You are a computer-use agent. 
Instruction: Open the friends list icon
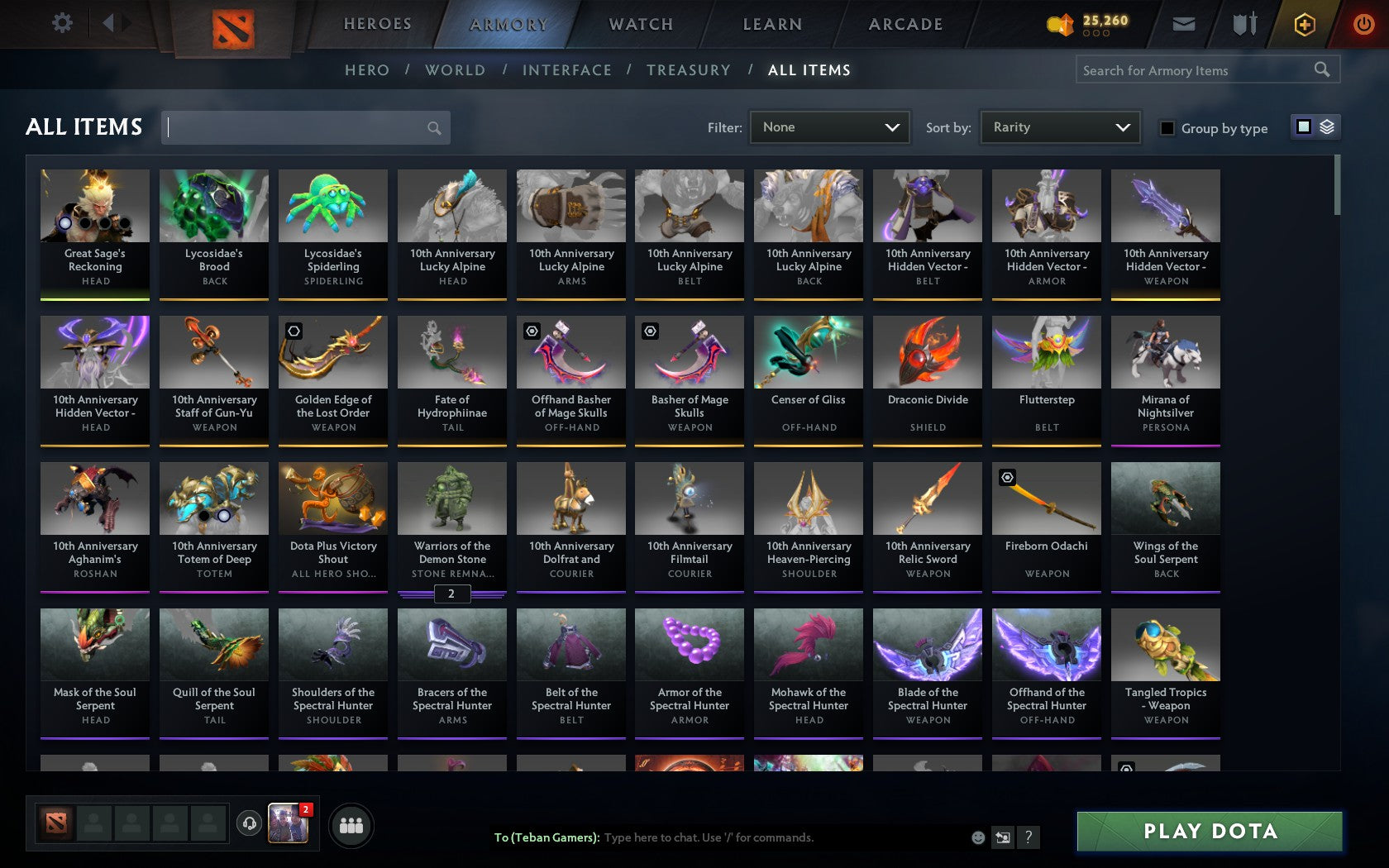coord(353,825)
